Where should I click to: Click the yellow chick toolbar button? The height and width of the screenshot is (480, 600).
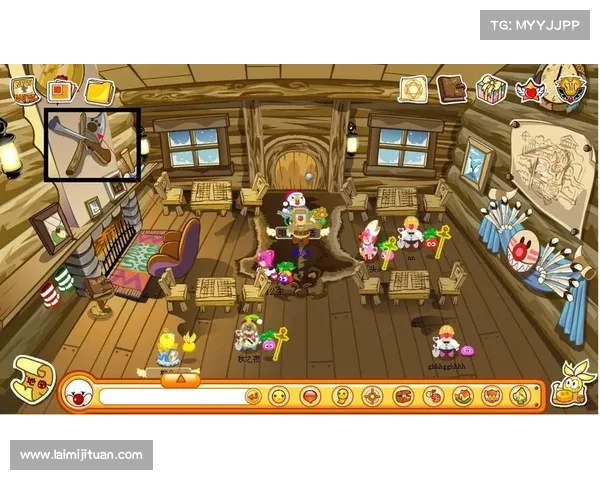click(341, 396)
